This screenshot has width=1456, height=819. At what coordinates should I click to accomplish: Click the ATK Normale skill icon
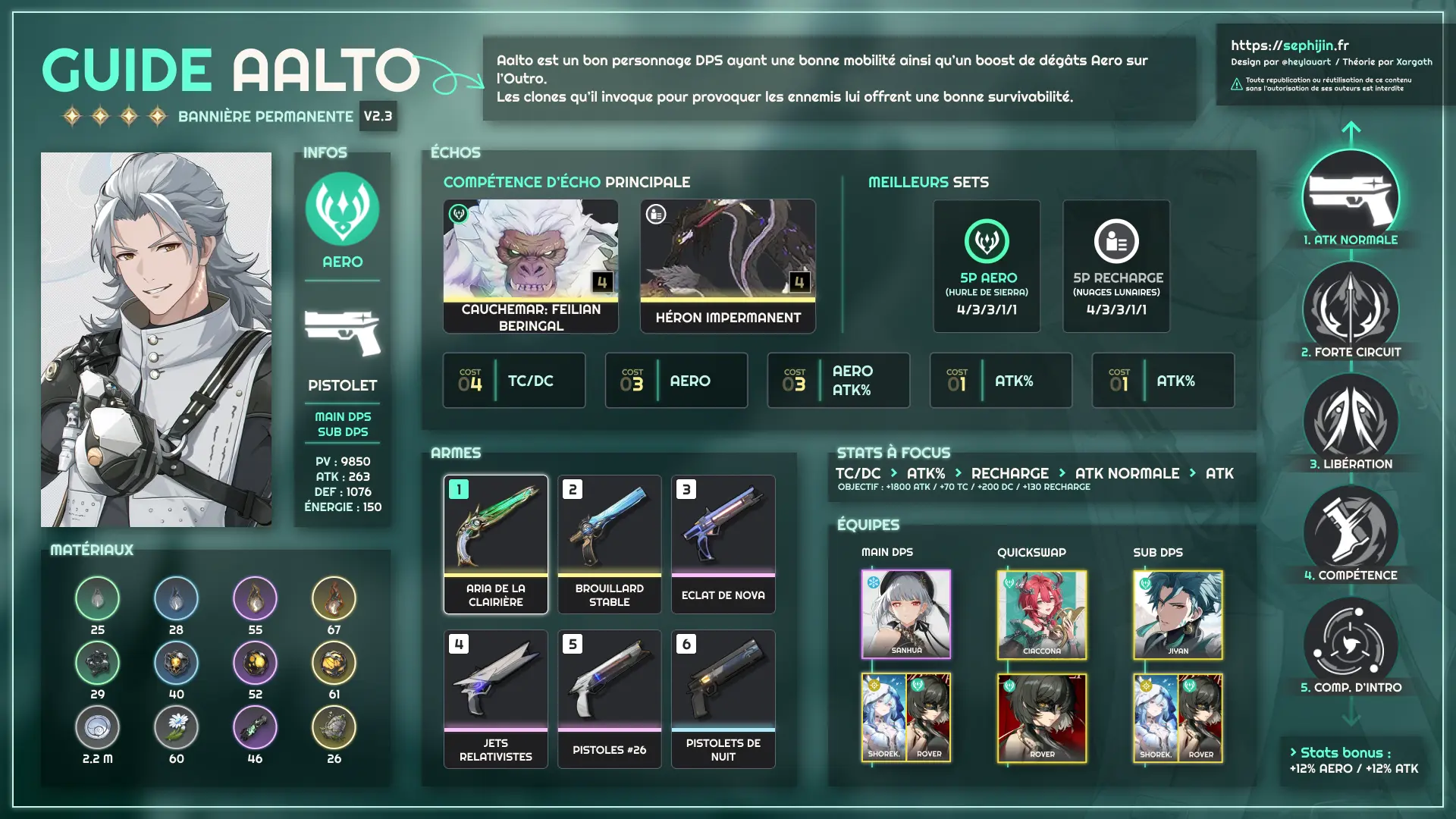pyautogui.click(x=1350, y=197)
